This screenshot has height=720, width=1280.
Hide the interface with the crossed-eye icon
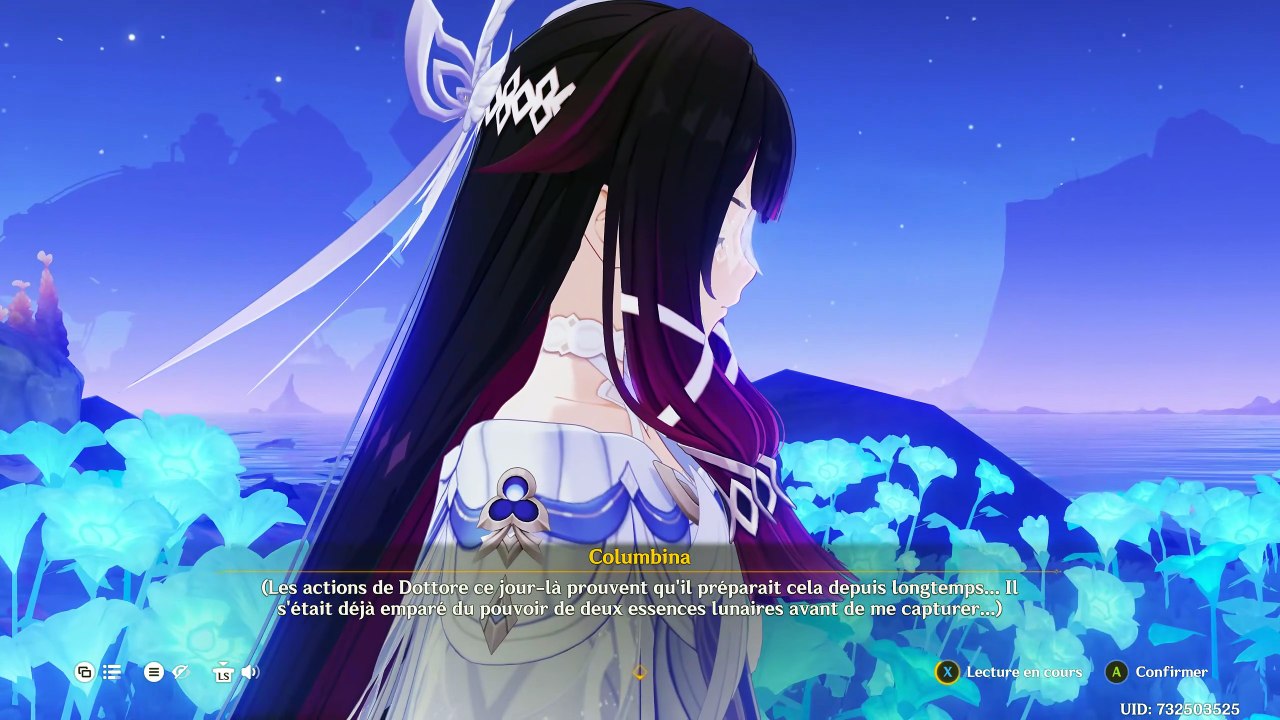tap(181, 672)
